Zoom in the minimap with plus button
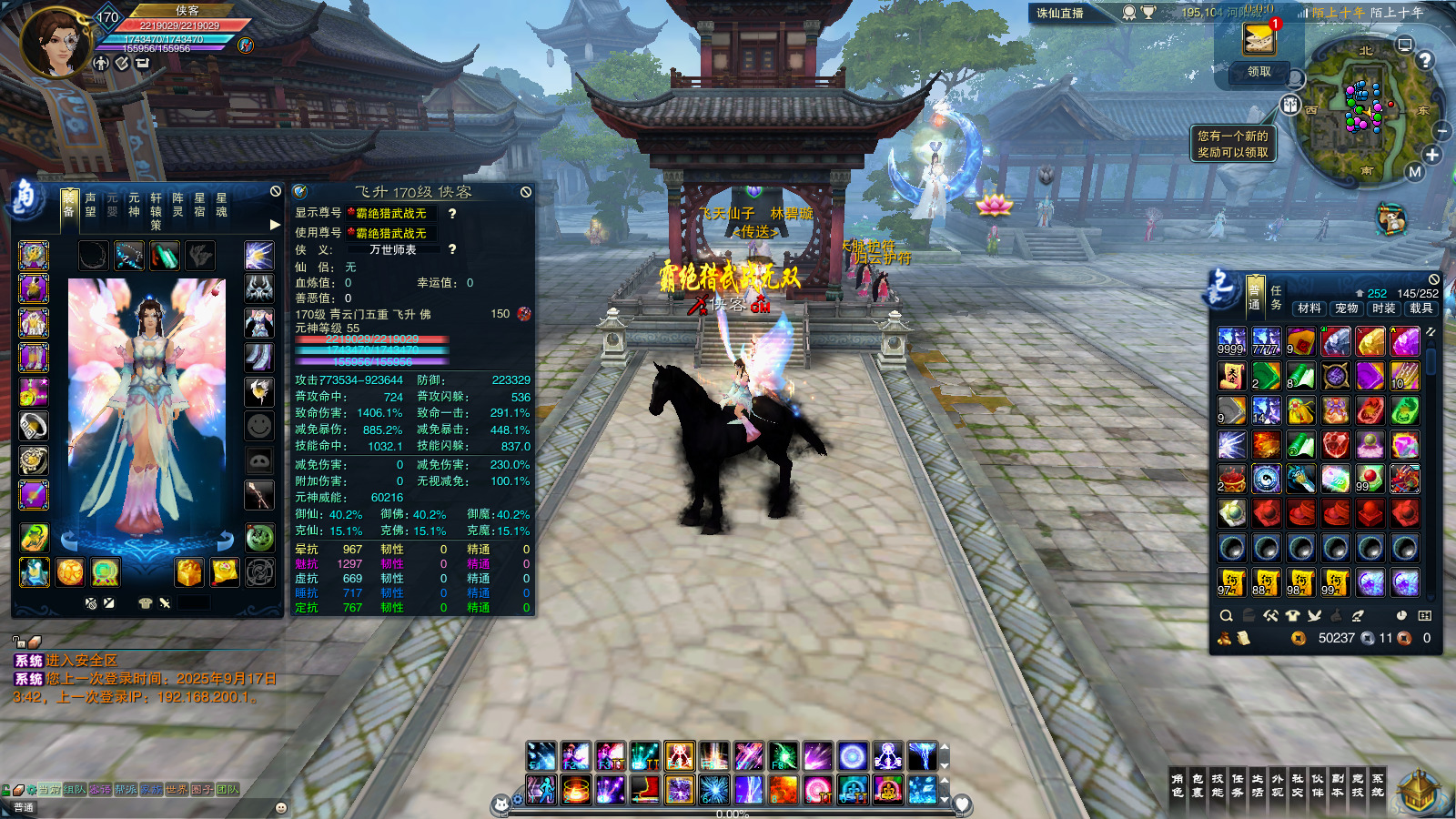Viewport: 1456px width, 819px height. point(1432,155)
